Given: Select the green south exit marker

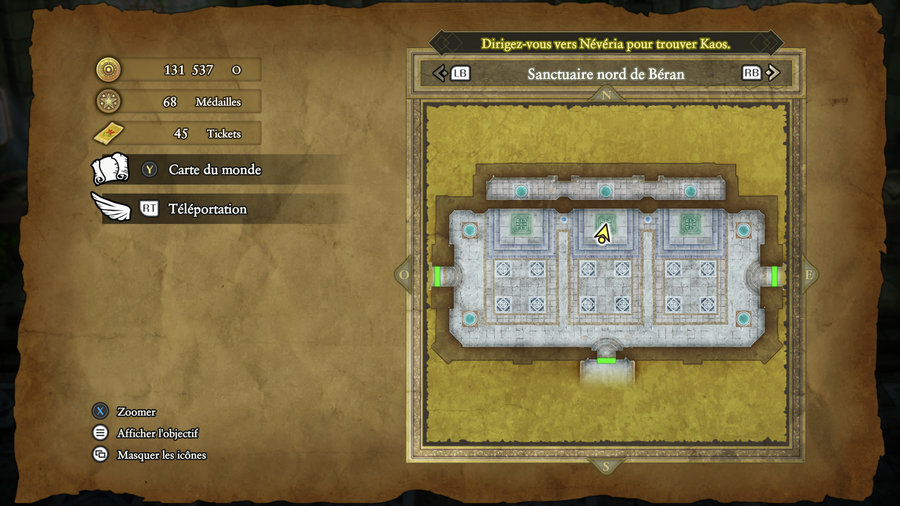Looking at the screenshot, I should point(606,360).
